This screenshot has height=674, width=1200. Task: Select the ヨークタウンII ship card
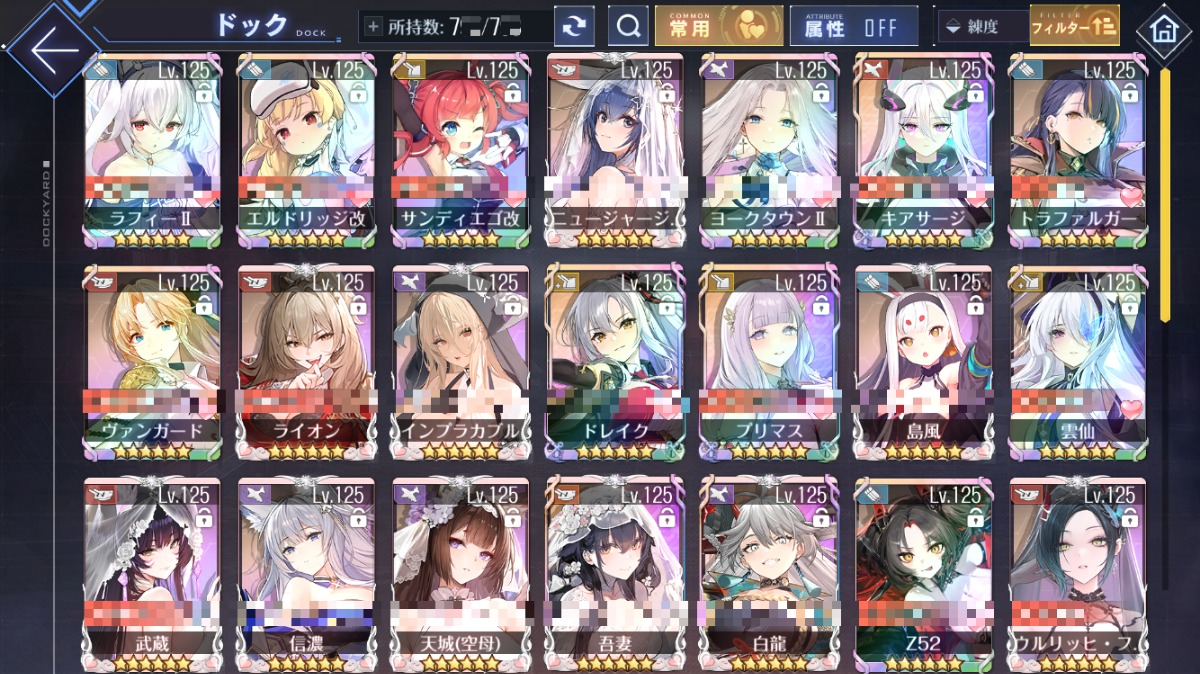[x=769, y=150]
